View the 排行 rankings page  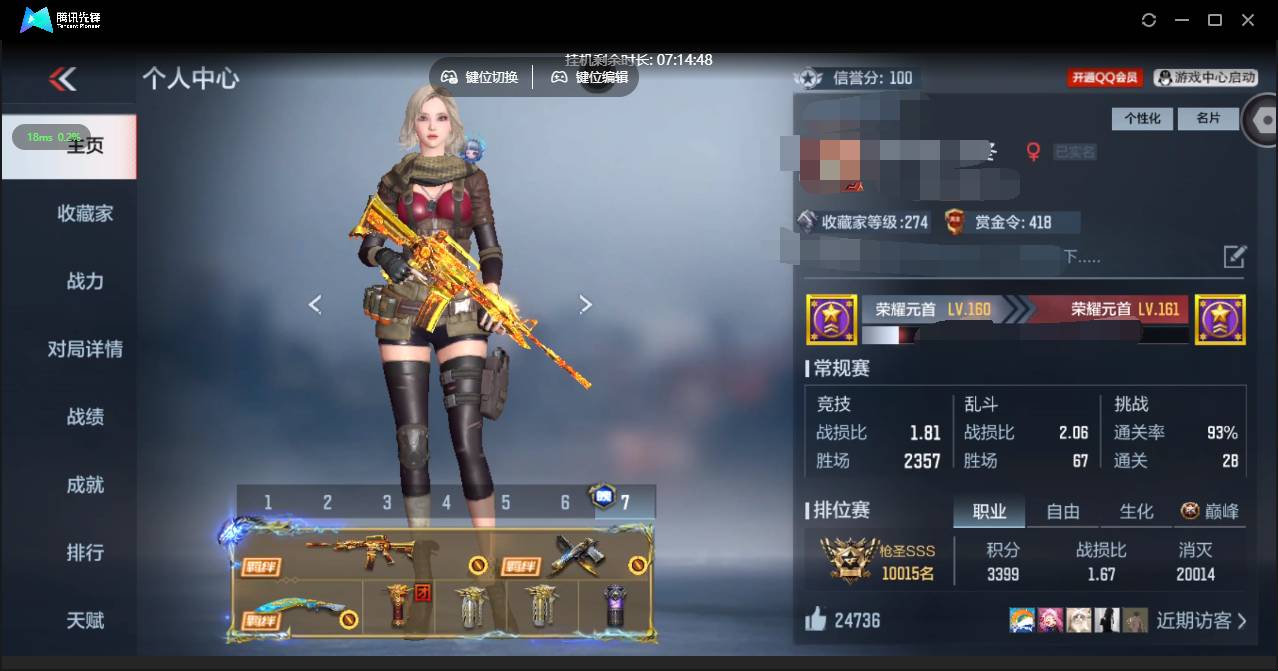pos(85,553)
